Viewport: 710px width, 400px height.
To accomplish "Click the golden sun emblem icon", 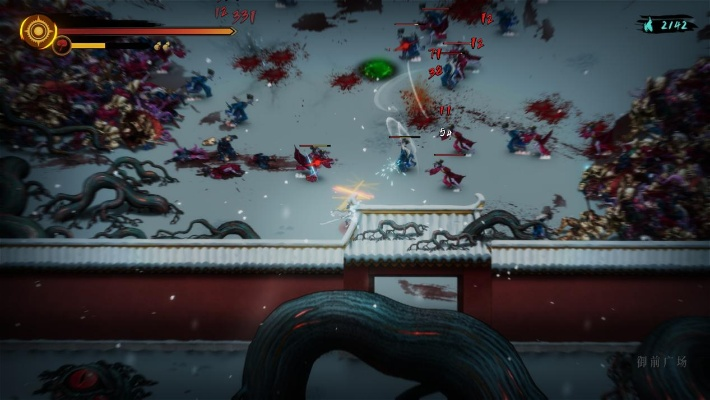I will (38, 31).
